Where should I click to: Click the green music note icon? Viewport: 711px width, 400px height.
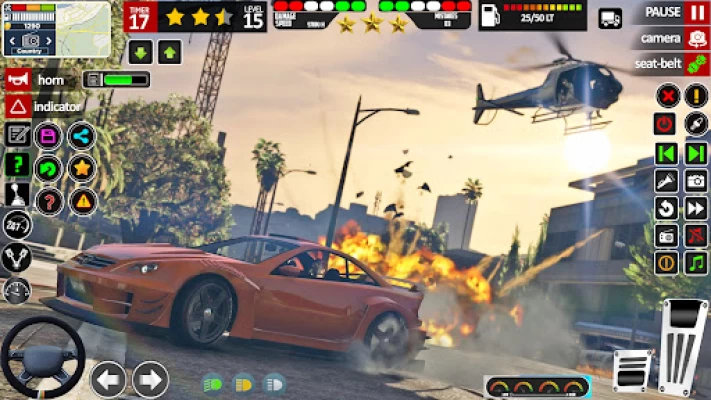[696, 262]
